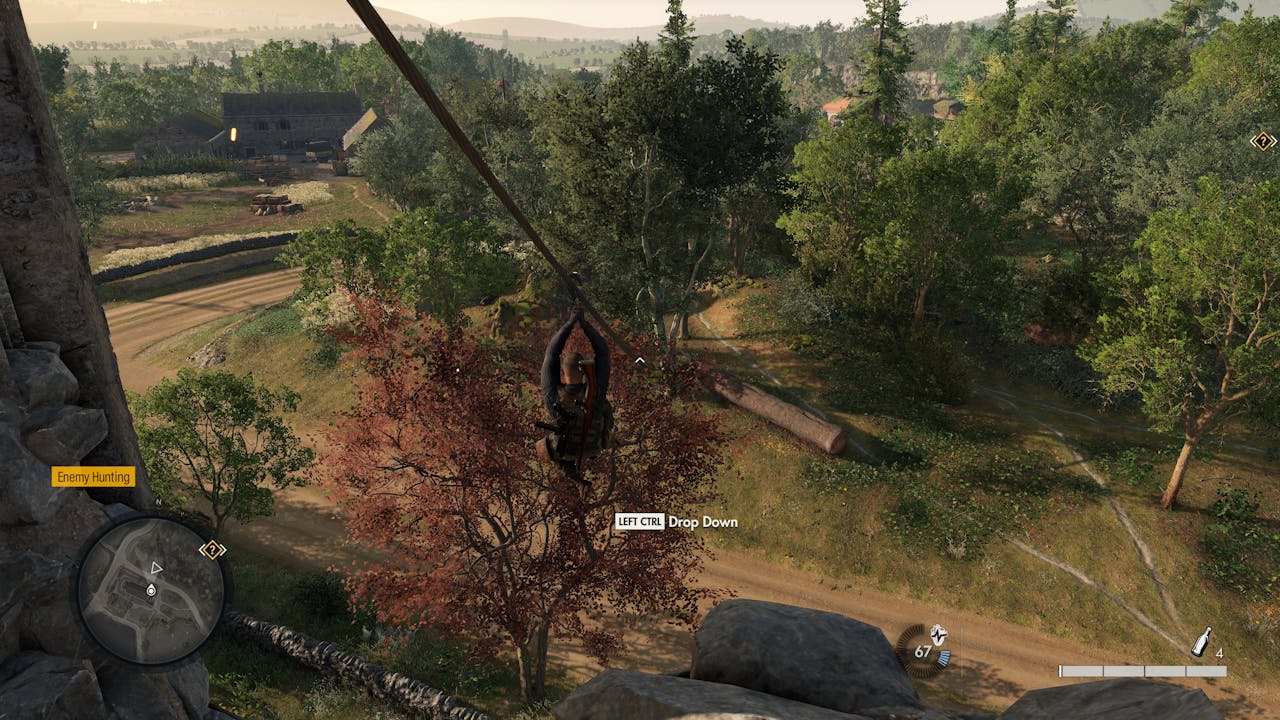Screen dimensions: 1280x720
Task: Expand the diamond marker's left chevron
Action: tap(1253, 141)
